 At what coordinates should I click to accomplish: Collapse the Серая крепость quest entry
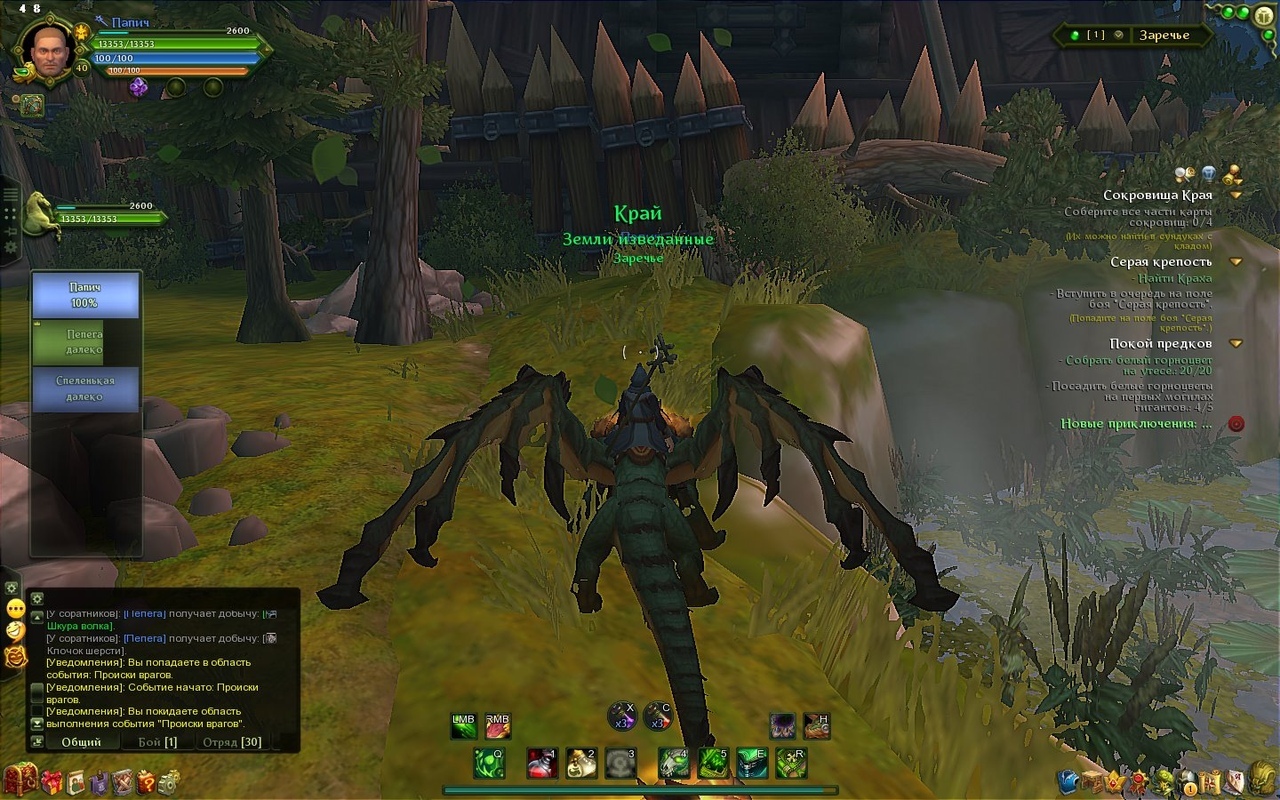point(1236,262)
